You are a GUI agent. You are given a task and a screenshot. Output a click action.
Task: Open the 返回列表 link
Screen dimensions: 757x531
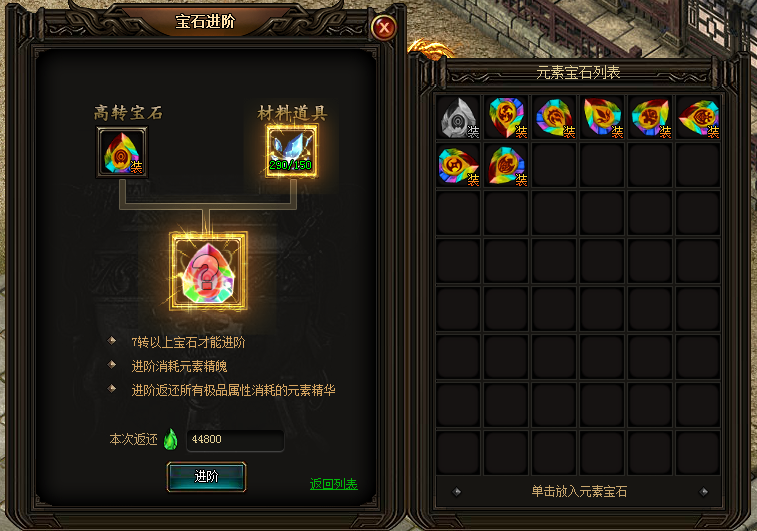pyautogui.click(x=333, y=484)
